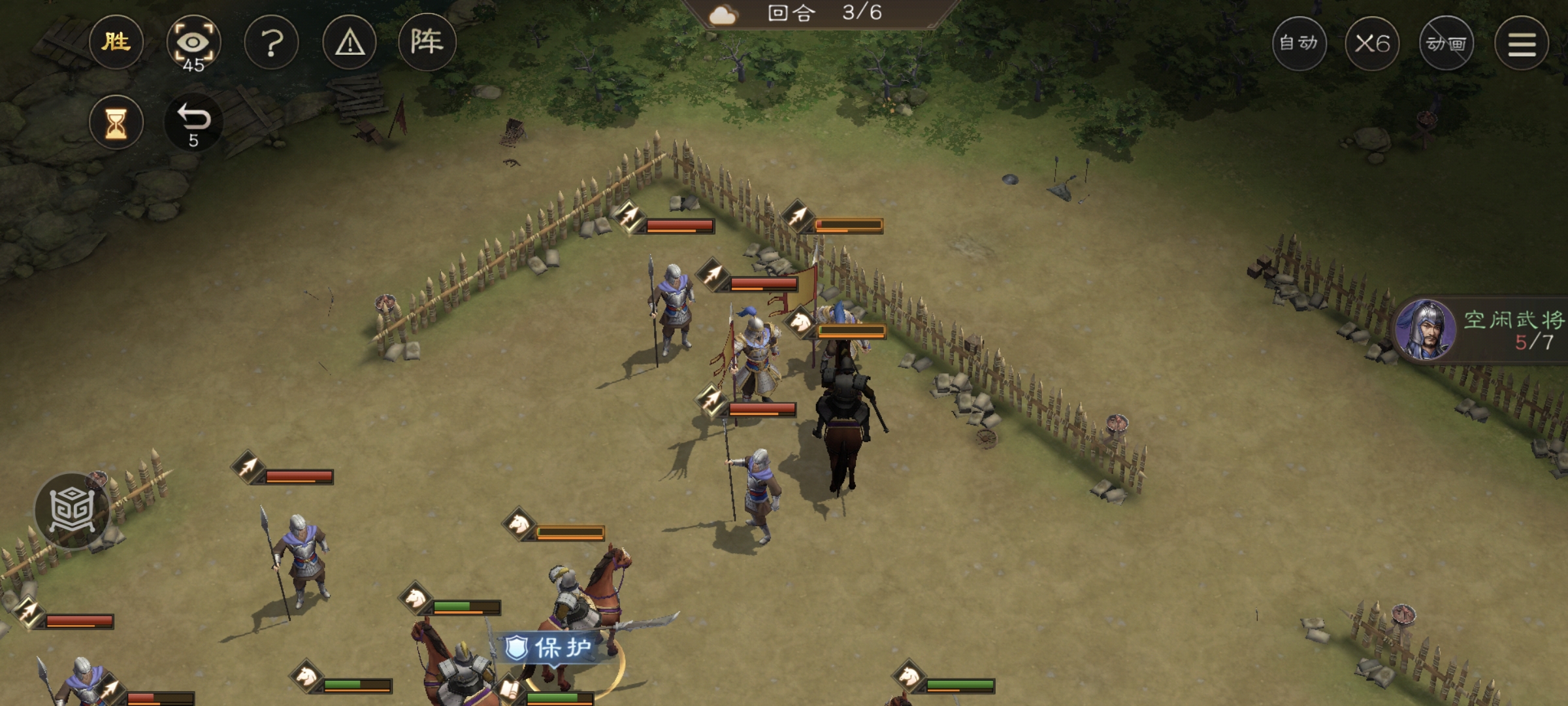The width and height of the screenshot is (1568, 706).
Task: Open the victory conditions 胜 button
Action: tap(116, 43)
